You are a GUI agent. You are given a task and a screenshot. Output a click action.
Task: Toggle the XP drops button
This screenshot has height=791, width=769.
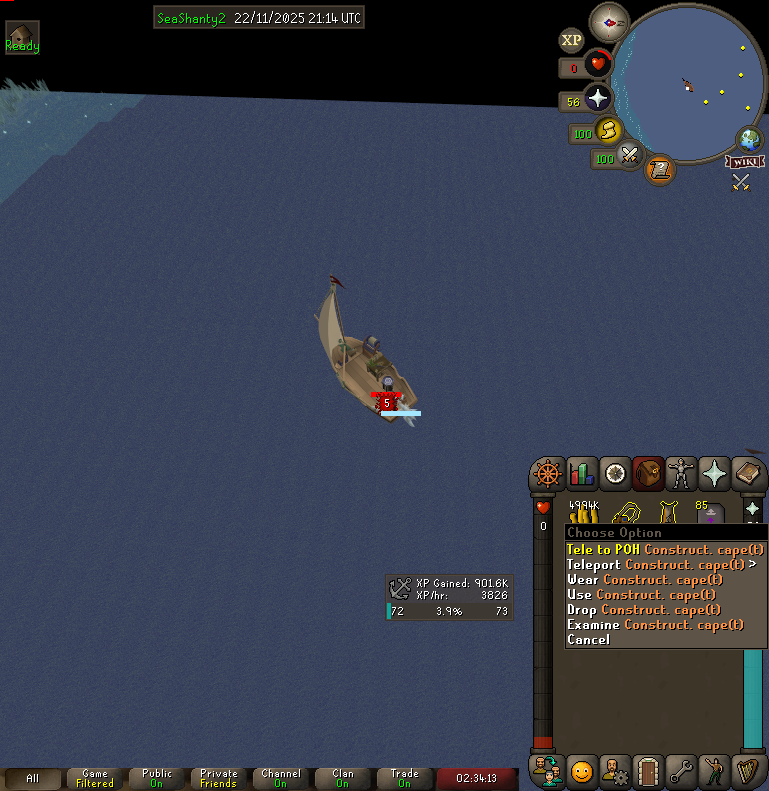pos(571,40)
